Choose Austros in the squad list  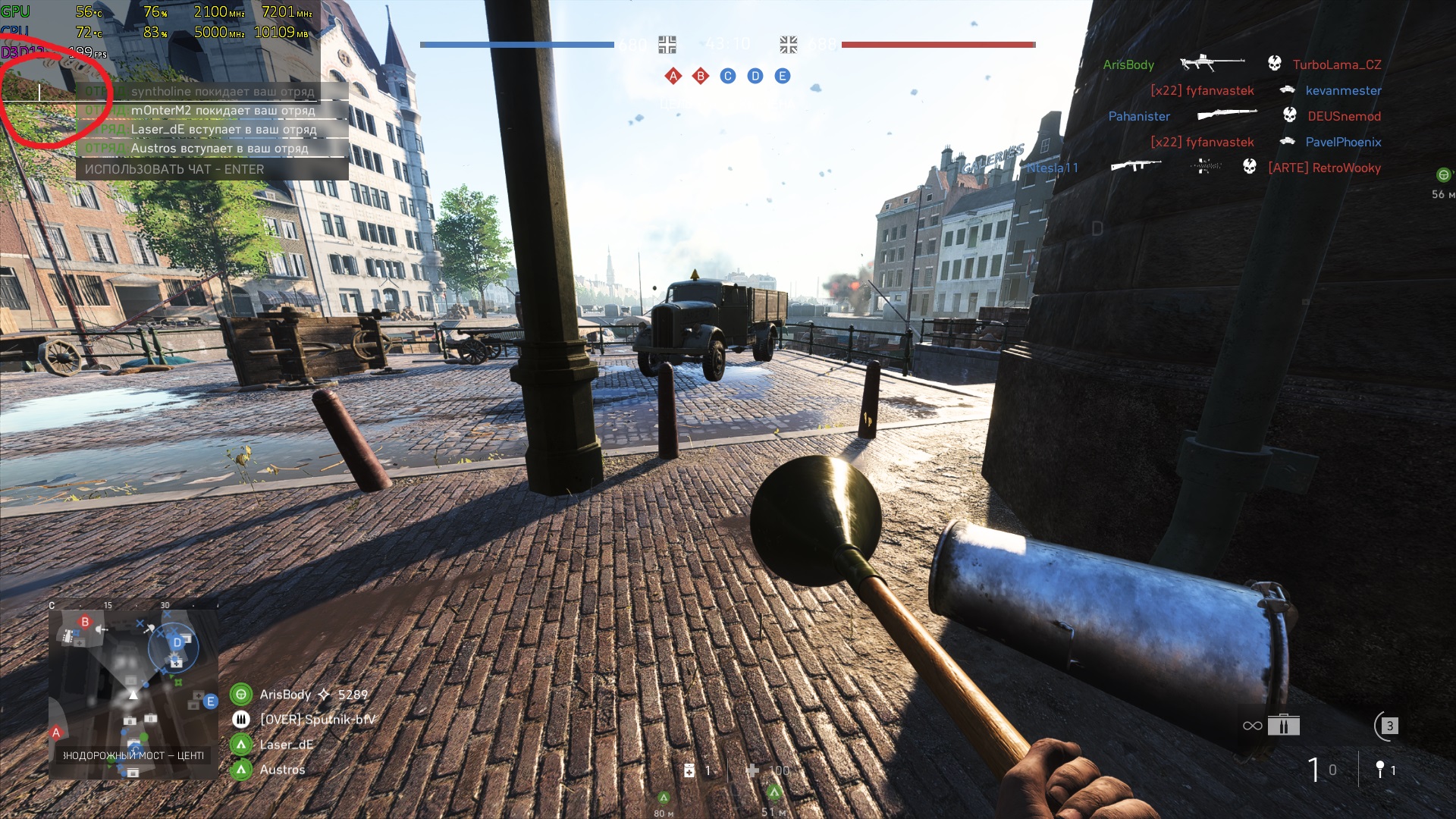[282, 770]
